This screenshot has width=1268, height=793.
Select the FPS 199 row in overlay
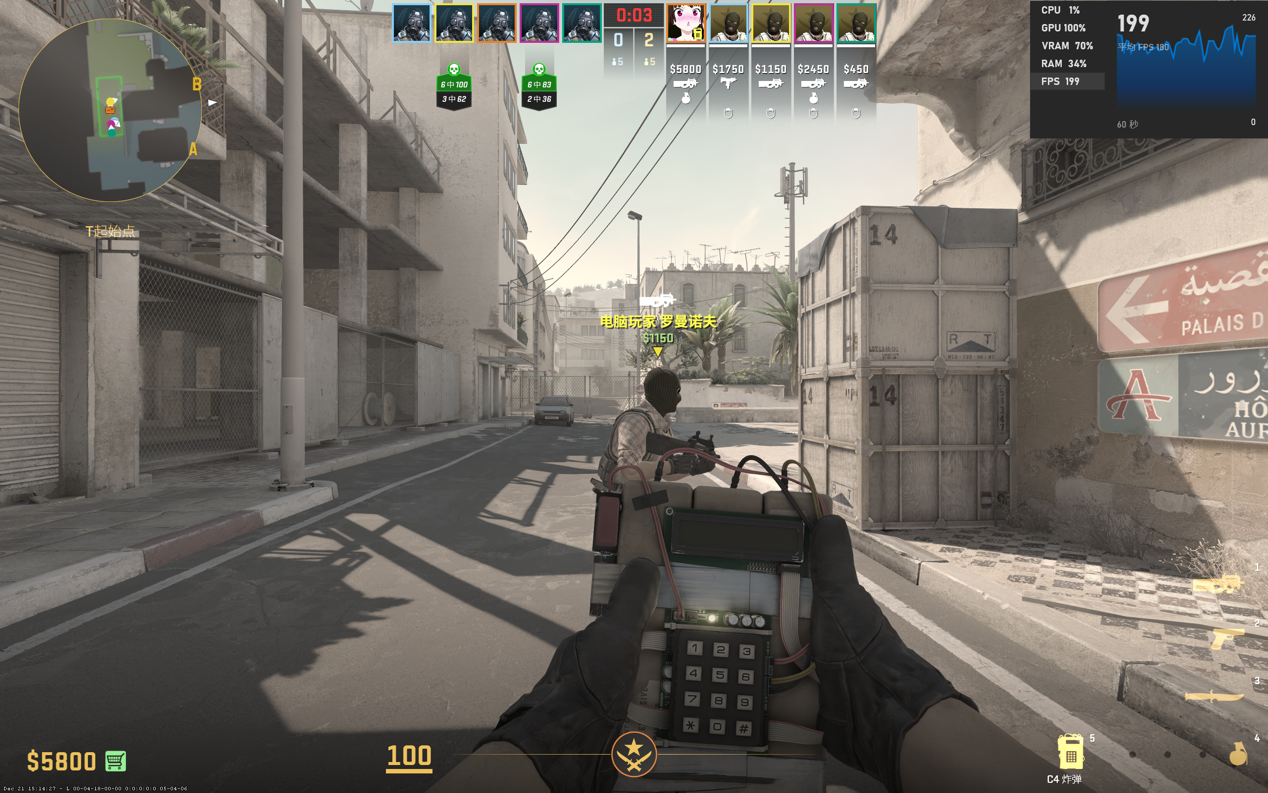(x=1068, y=82)
